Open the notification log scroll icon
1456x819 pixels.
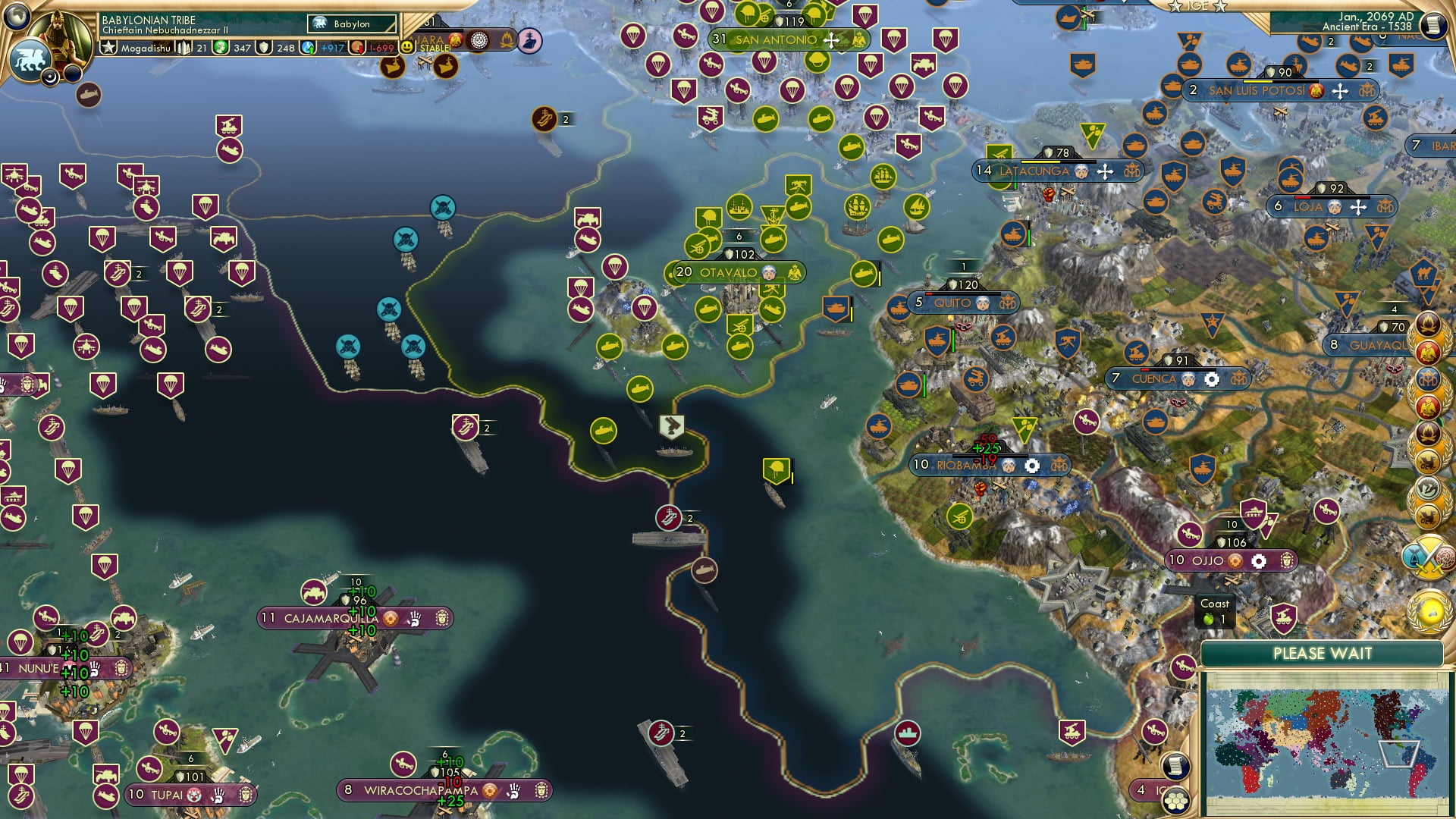point(1175,767)
